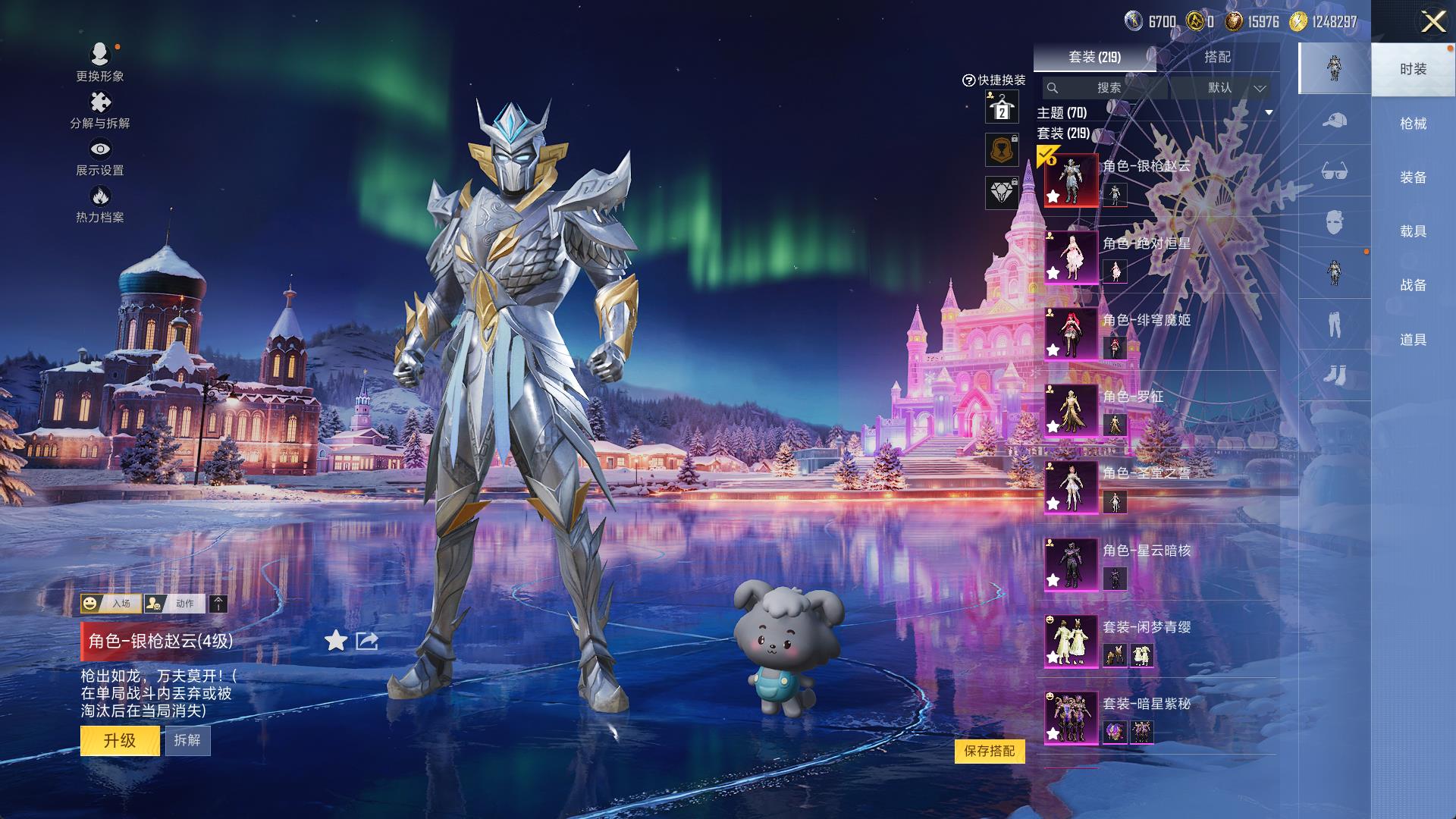This screenshot has height=819, width=1456.
Task: Switch to the 搭配 tab
Action: [1217, 57]
